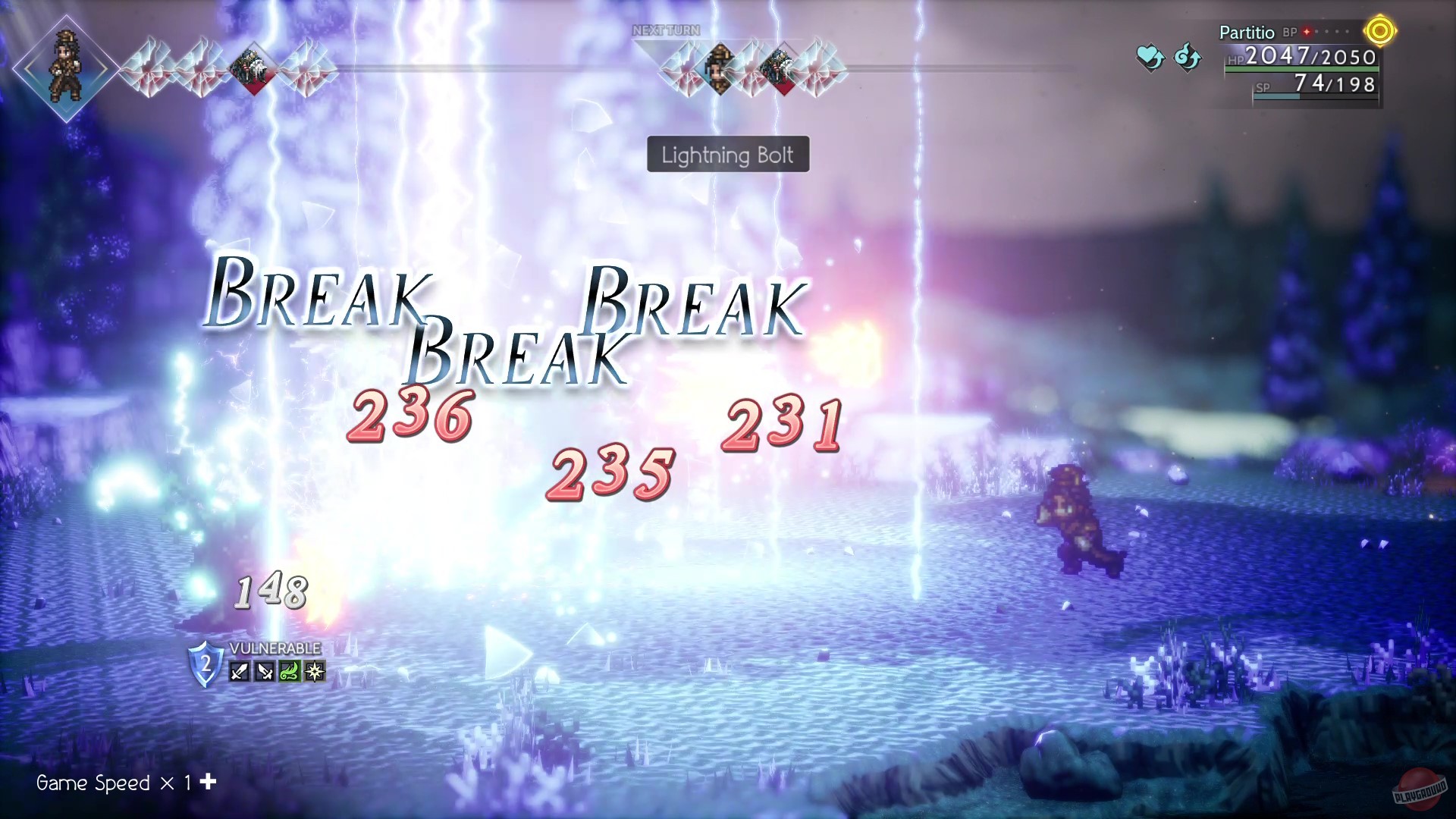Image resolution: width=1456 pixels, height=819 pixels.
Task: Click the Partitio name label
Action: click(x=1247, y=33)
